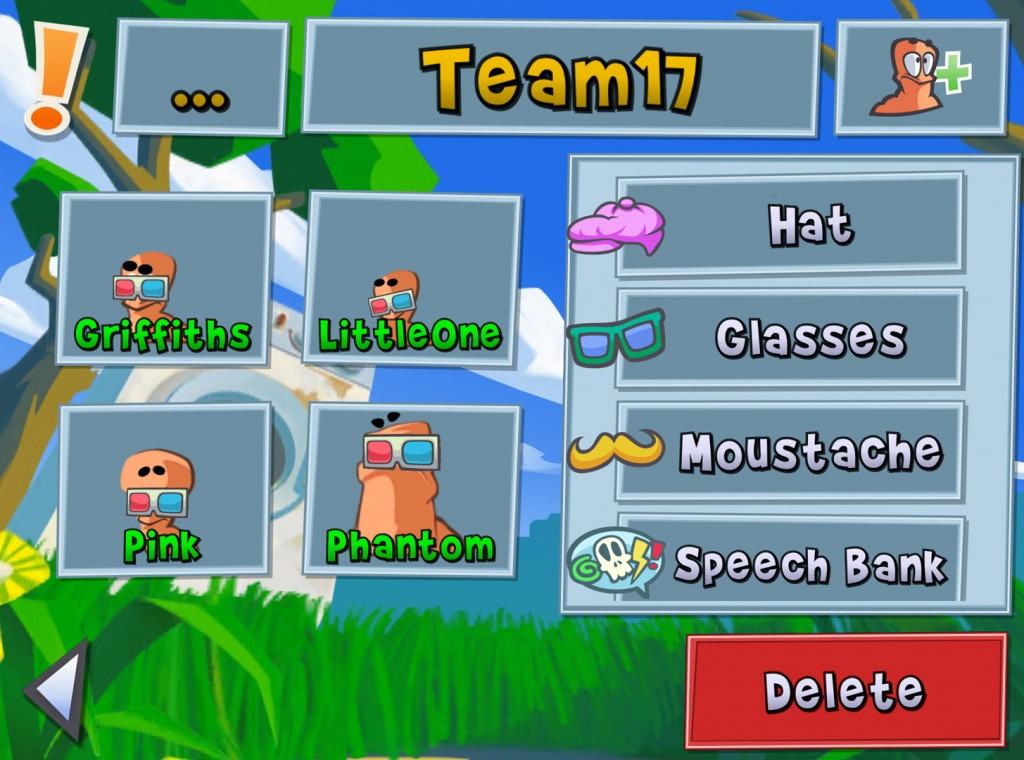1024x760 pixels.
Task: Open the Speech Bank option
Action: [790, 562]
